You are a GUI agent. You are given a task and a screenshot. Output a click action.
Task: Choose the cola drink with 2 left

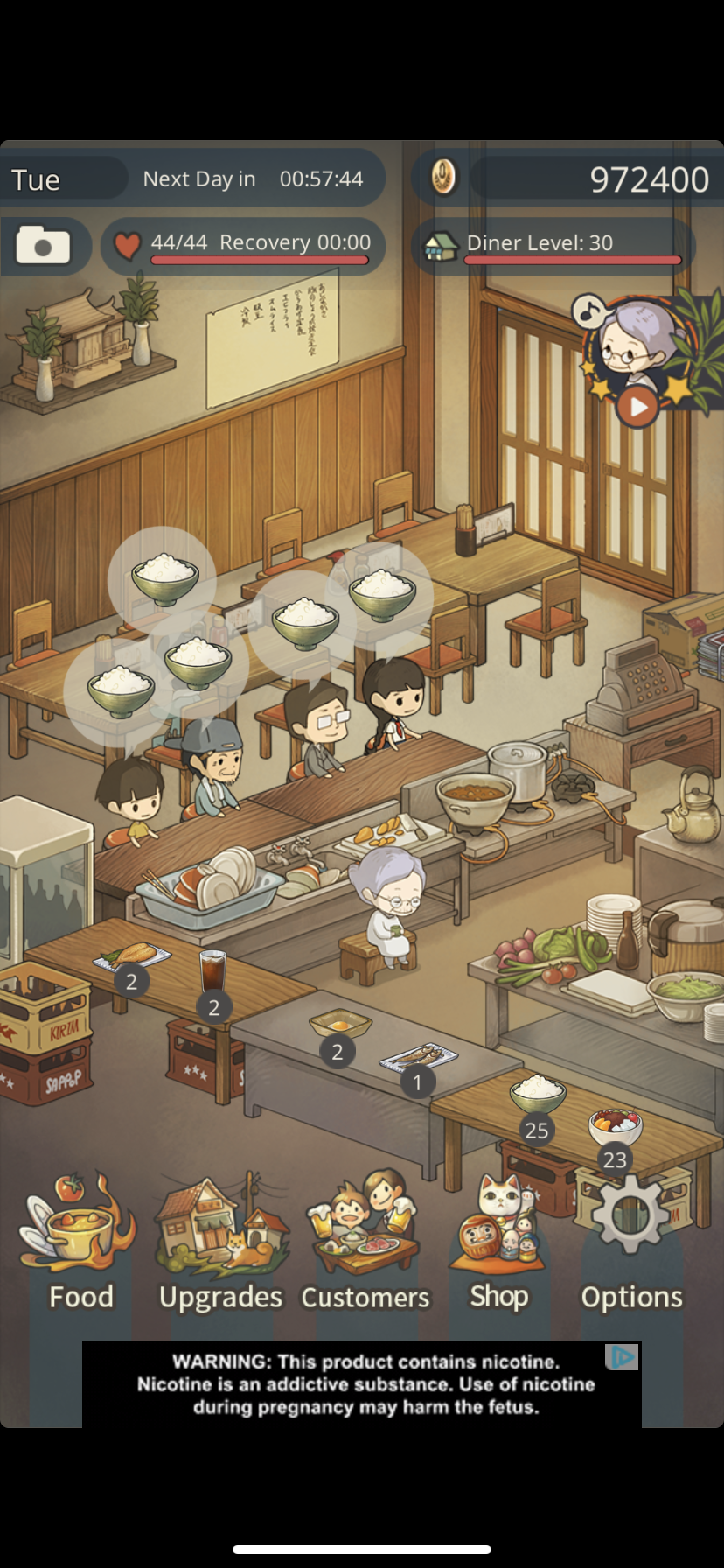[x=212, y=972]
